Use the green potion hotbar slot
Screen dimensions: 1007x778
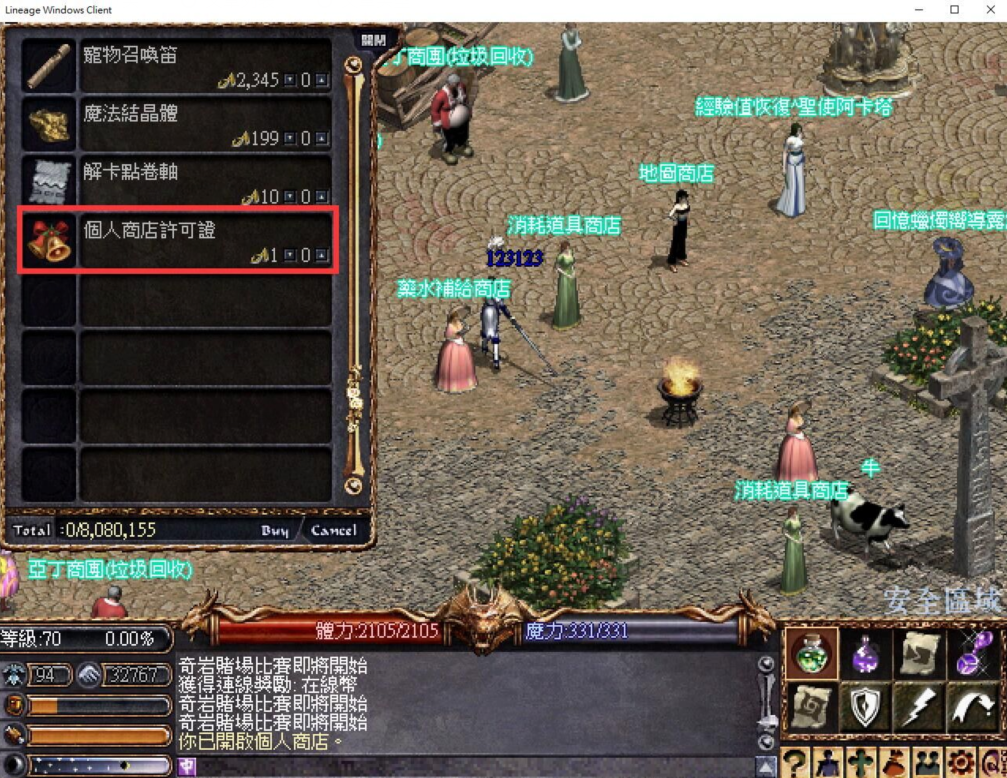(814, 655)
